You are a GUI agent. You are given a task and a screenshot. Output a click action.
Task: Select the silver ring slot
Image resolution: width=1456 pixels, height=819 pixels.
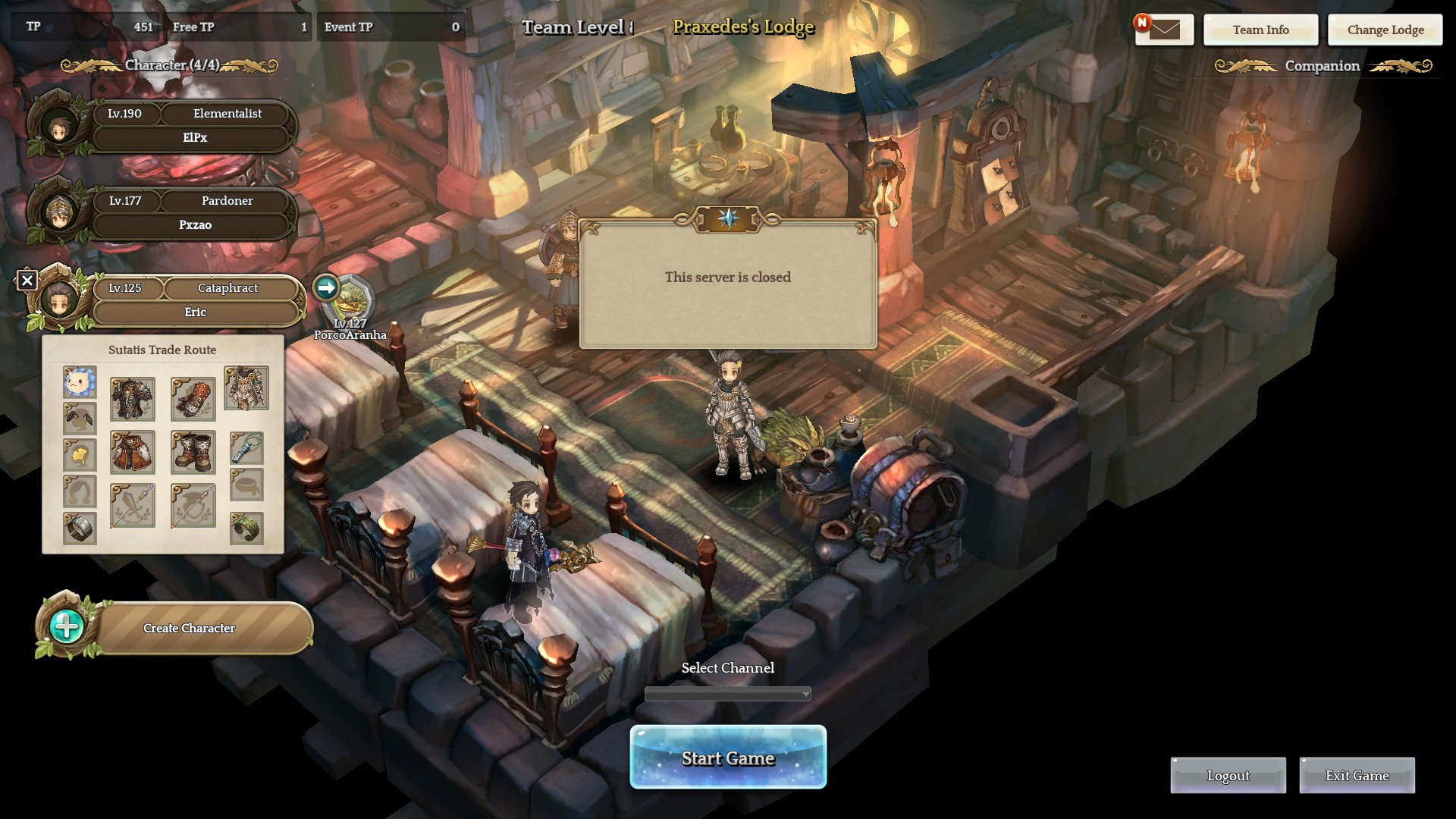click(80, 528)
